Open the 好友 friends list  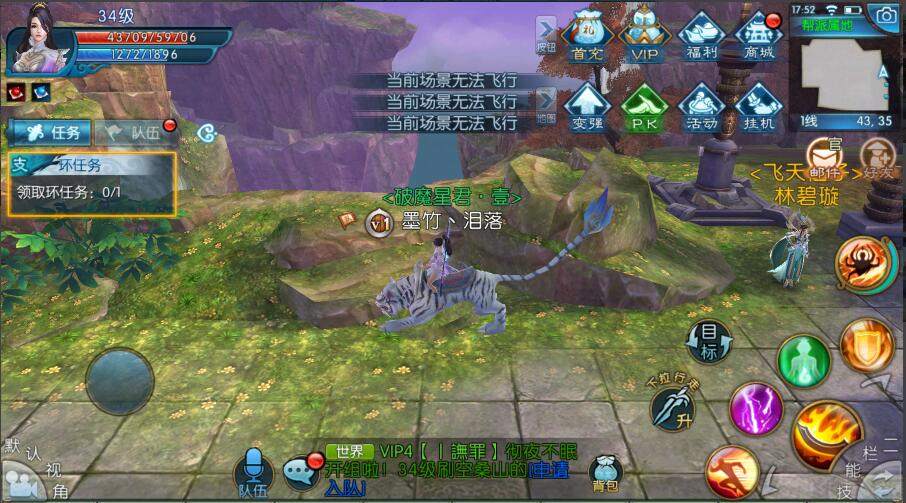click(x=877, y=156)
